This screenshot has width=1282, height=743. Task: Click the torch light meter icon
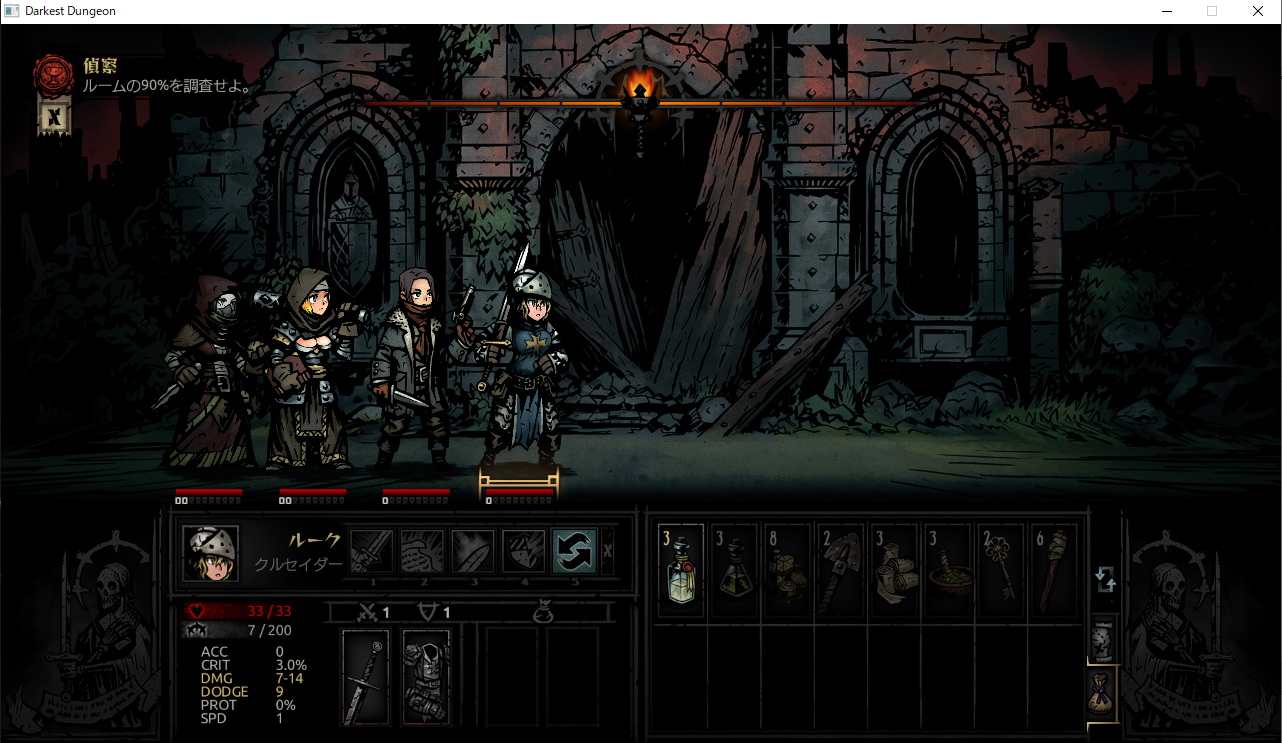[640, 96]
